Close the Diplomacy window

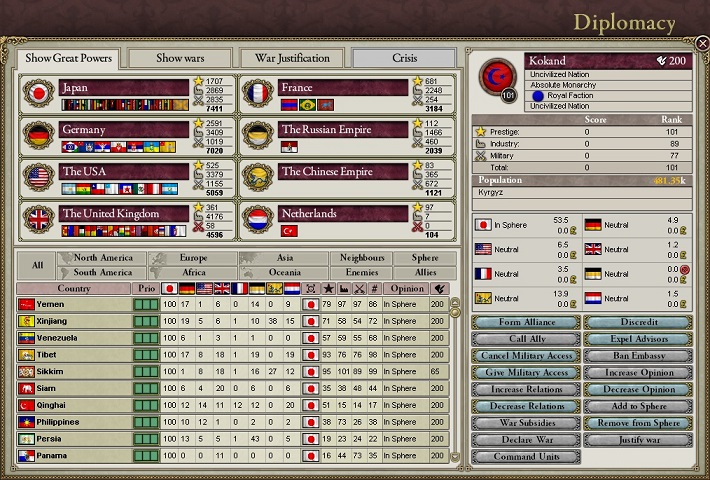[702, 43]
